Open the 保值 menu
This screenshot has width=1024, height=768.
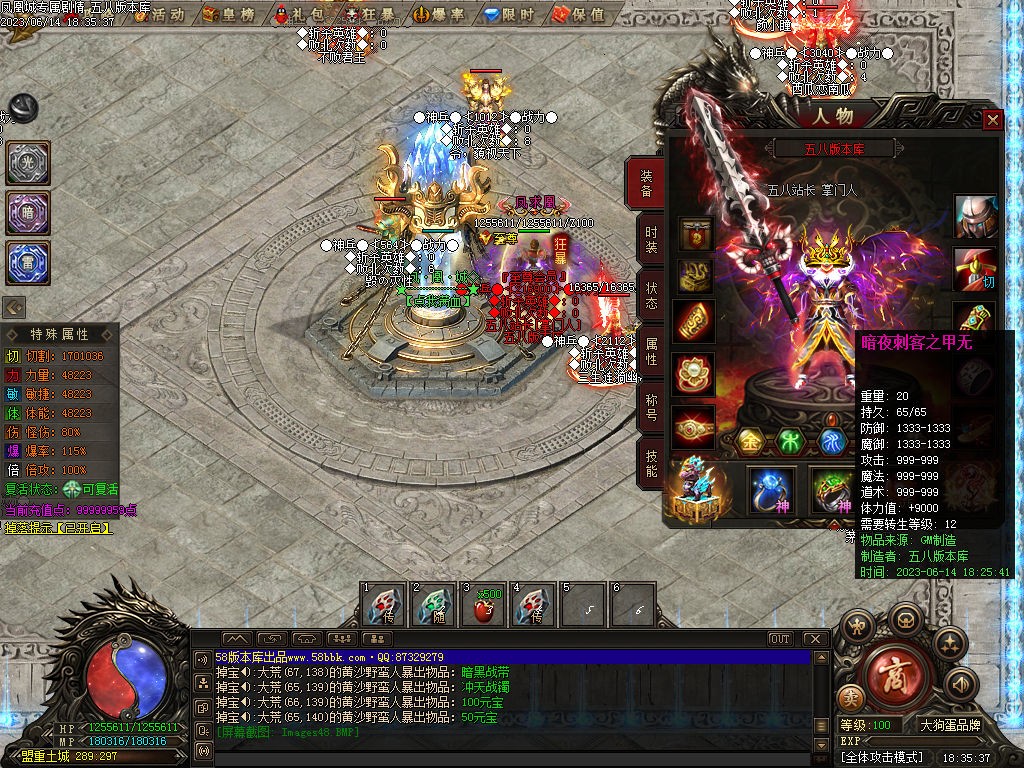(580, 14)
